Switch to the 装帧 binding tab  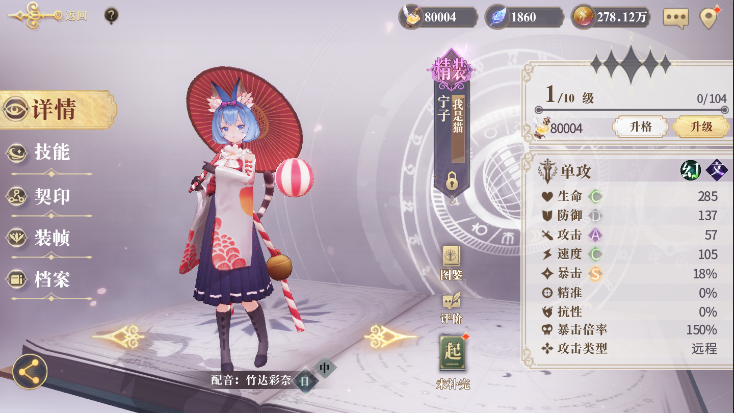pos(50,238)
